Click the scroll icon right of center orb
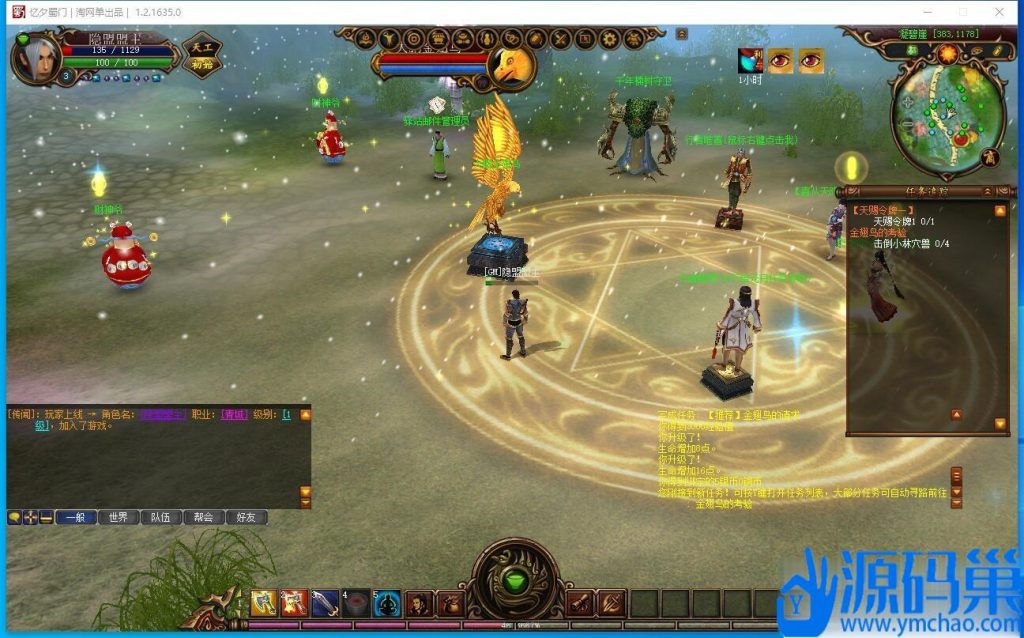This screenshot has width=1024, height=638. [x=580, y=603]
